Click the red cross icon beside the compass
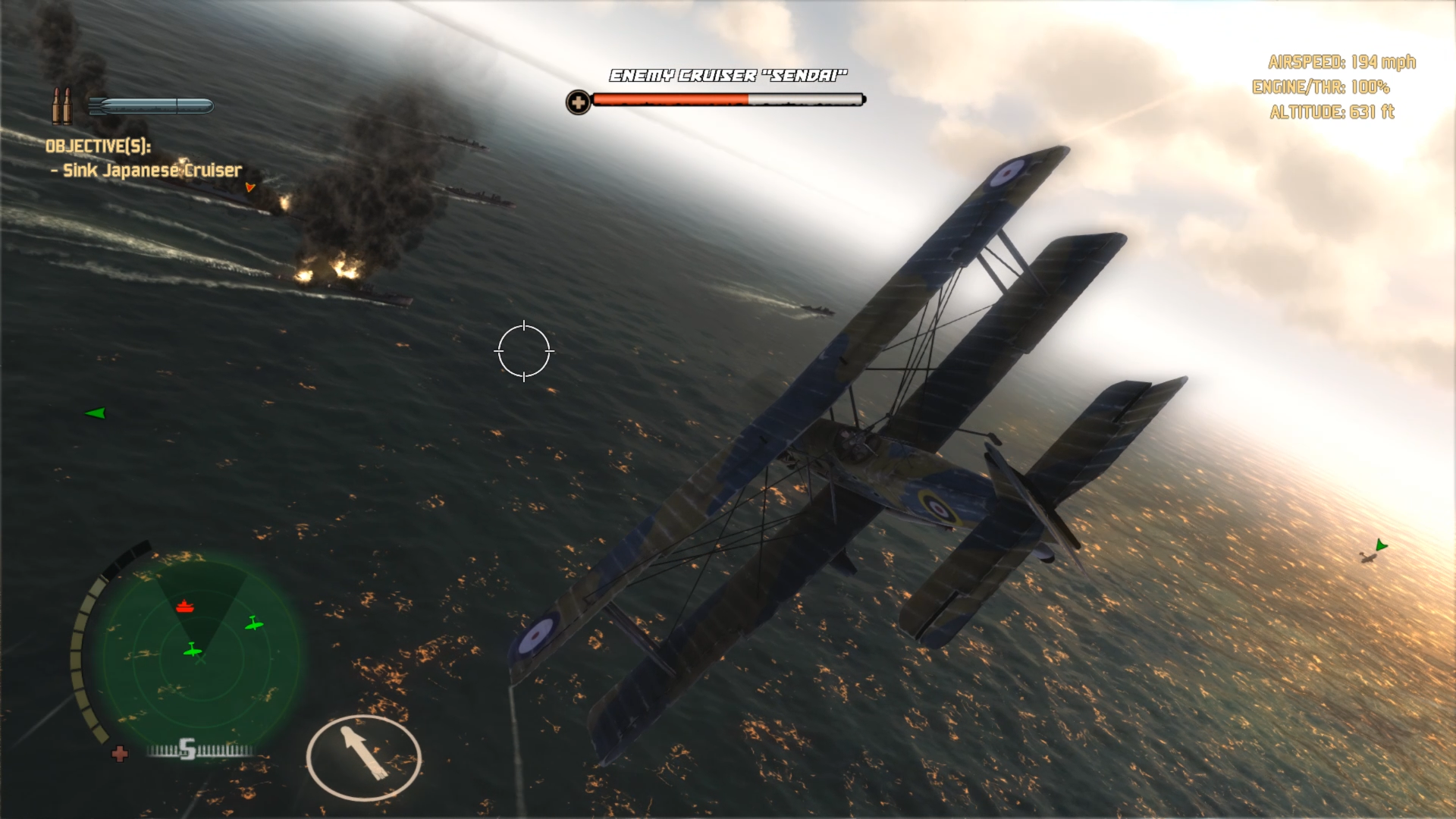Screen dimensions: 1456x819 (120, 754)
